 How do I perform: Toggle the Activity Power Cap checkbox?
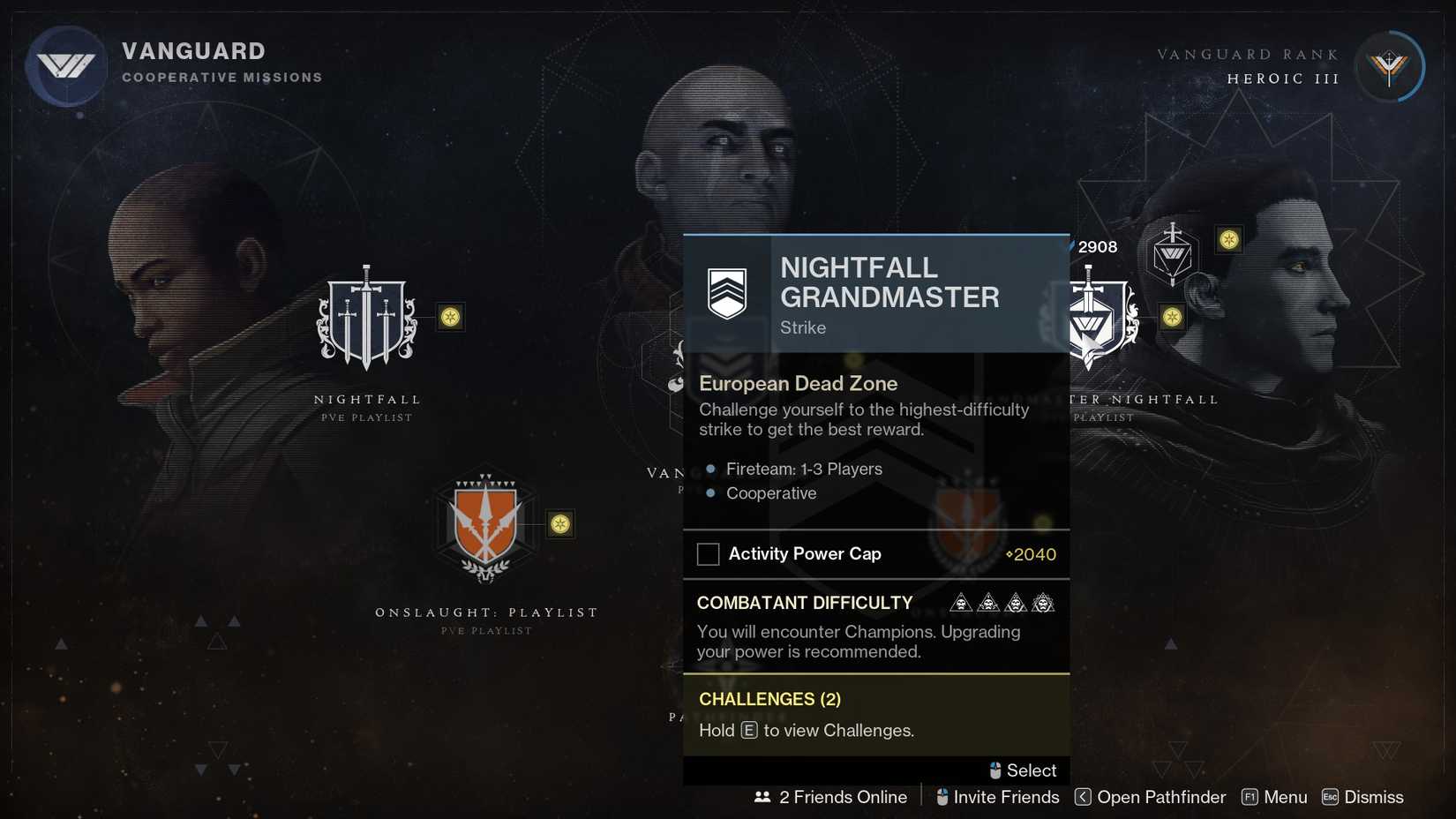pyautogui.click(x=708, y=553)
